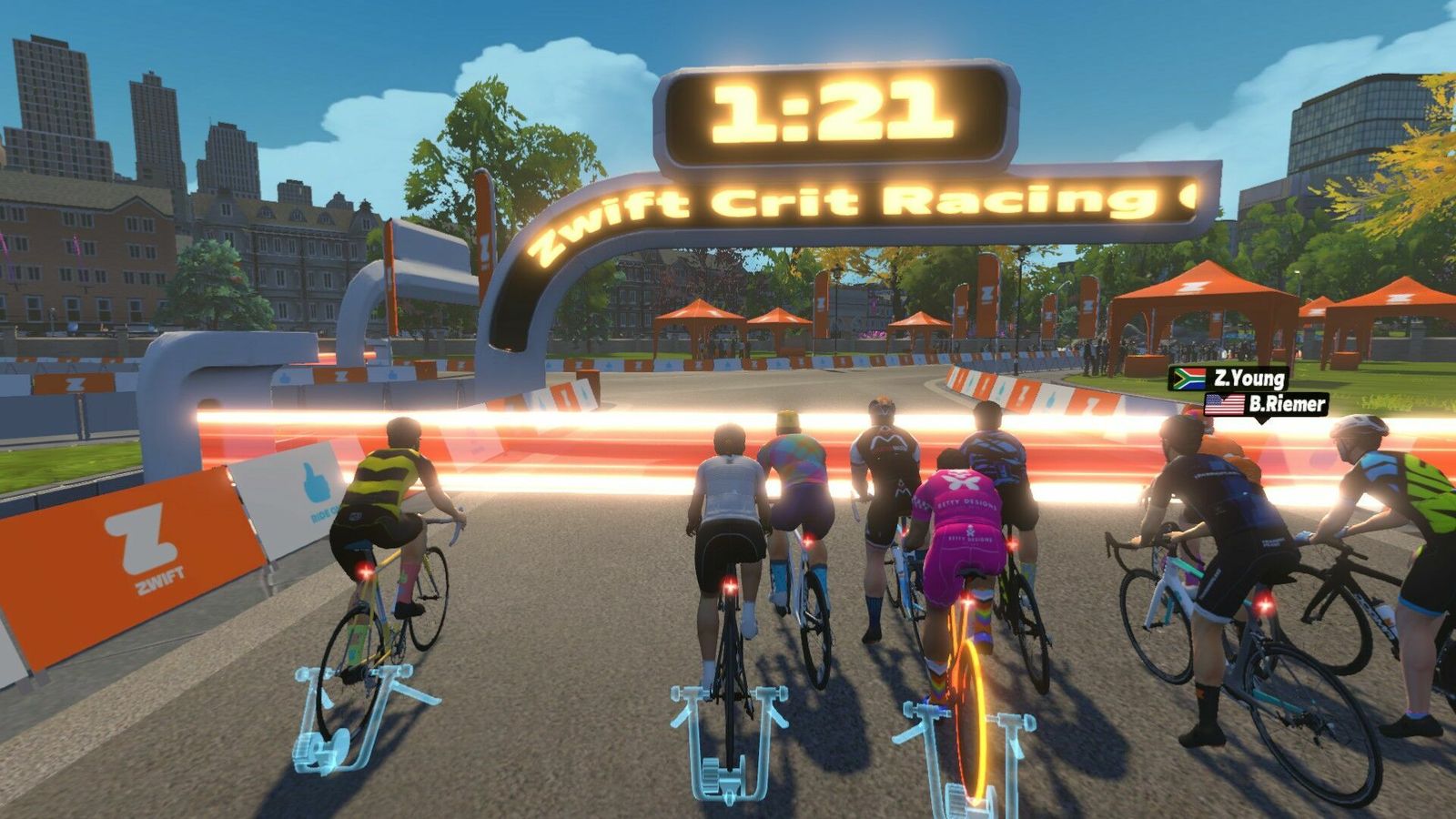Select the Z.Young rider name tag

point(1228,379)
